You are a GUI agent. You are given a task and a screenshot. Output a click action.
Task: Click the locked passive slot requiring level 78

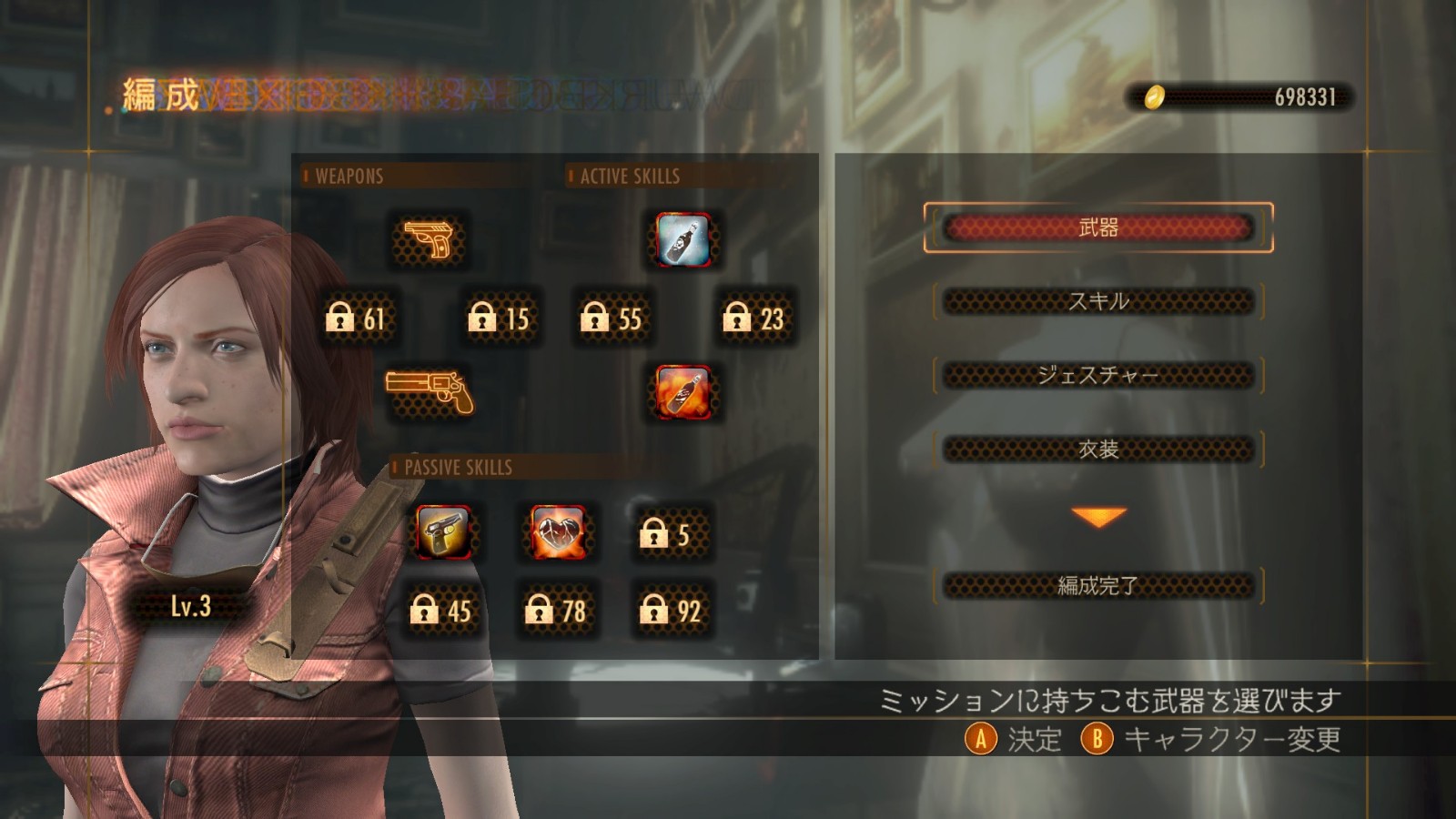(x=556, y=610)
